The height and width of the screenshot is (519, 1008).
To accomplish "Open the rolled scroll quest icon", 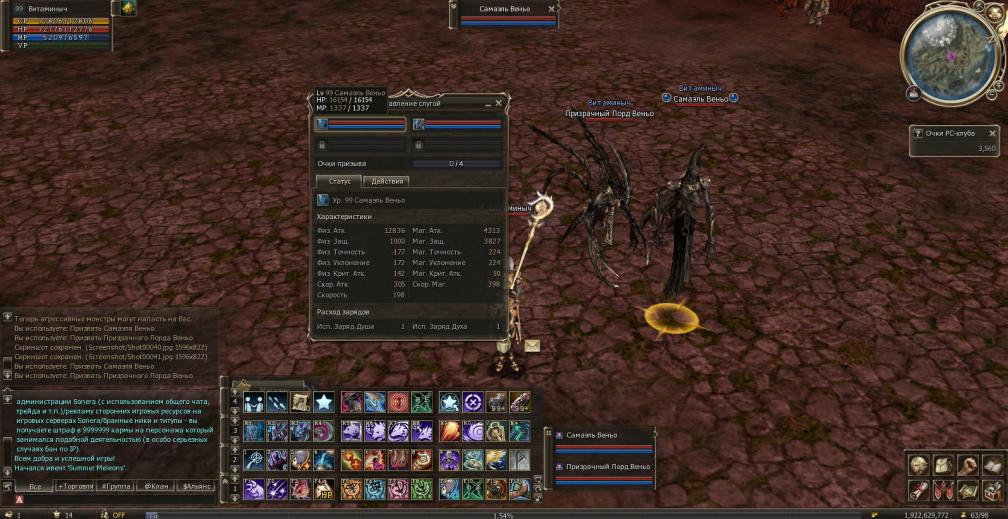I will [x=918, y=490].
